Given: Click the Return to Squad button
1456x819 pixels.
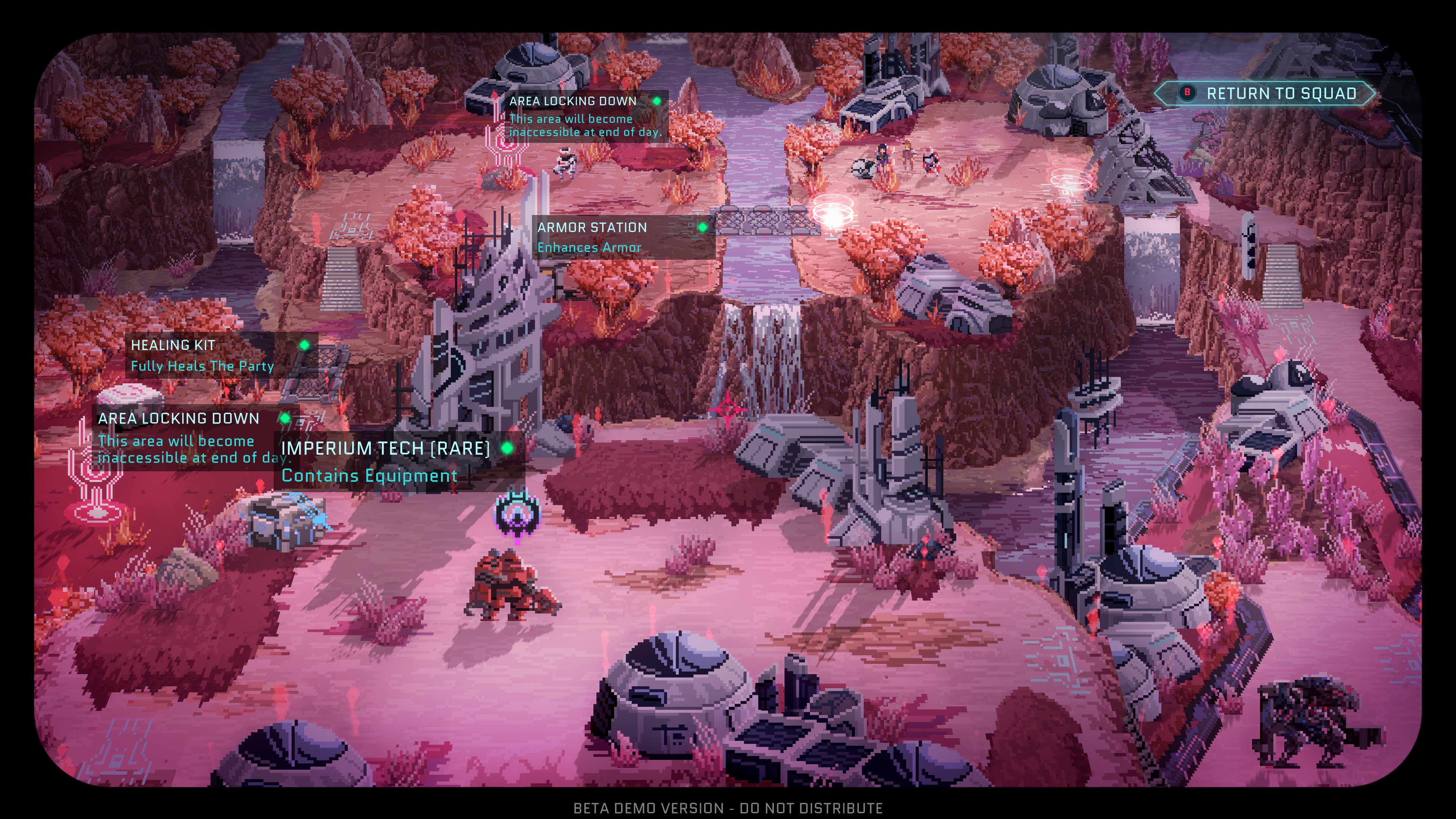Looking at the screenshot, I should tap(1266, 94).
